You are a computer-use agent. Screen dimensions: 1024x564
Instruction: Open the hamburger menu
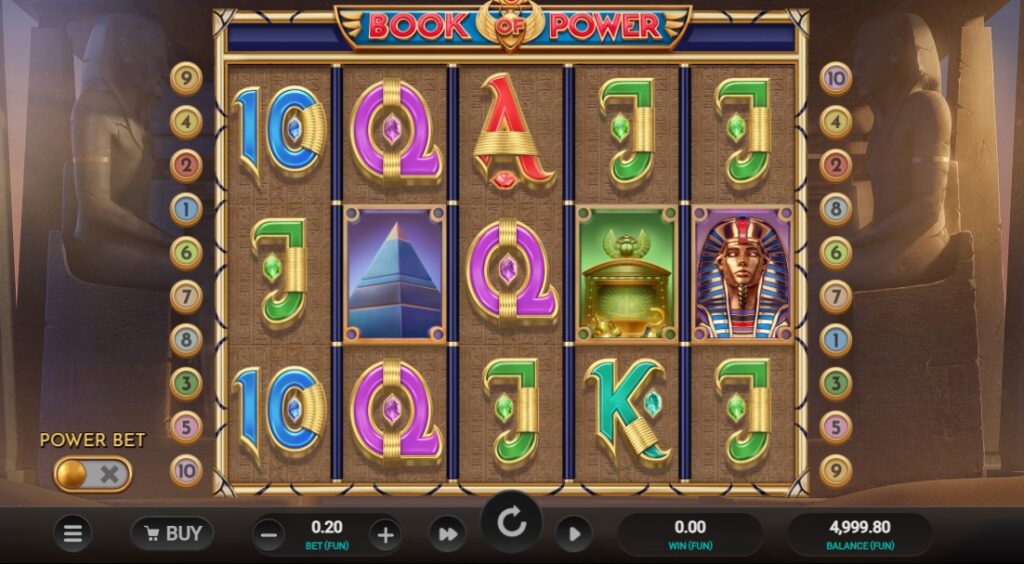(73, 534)
